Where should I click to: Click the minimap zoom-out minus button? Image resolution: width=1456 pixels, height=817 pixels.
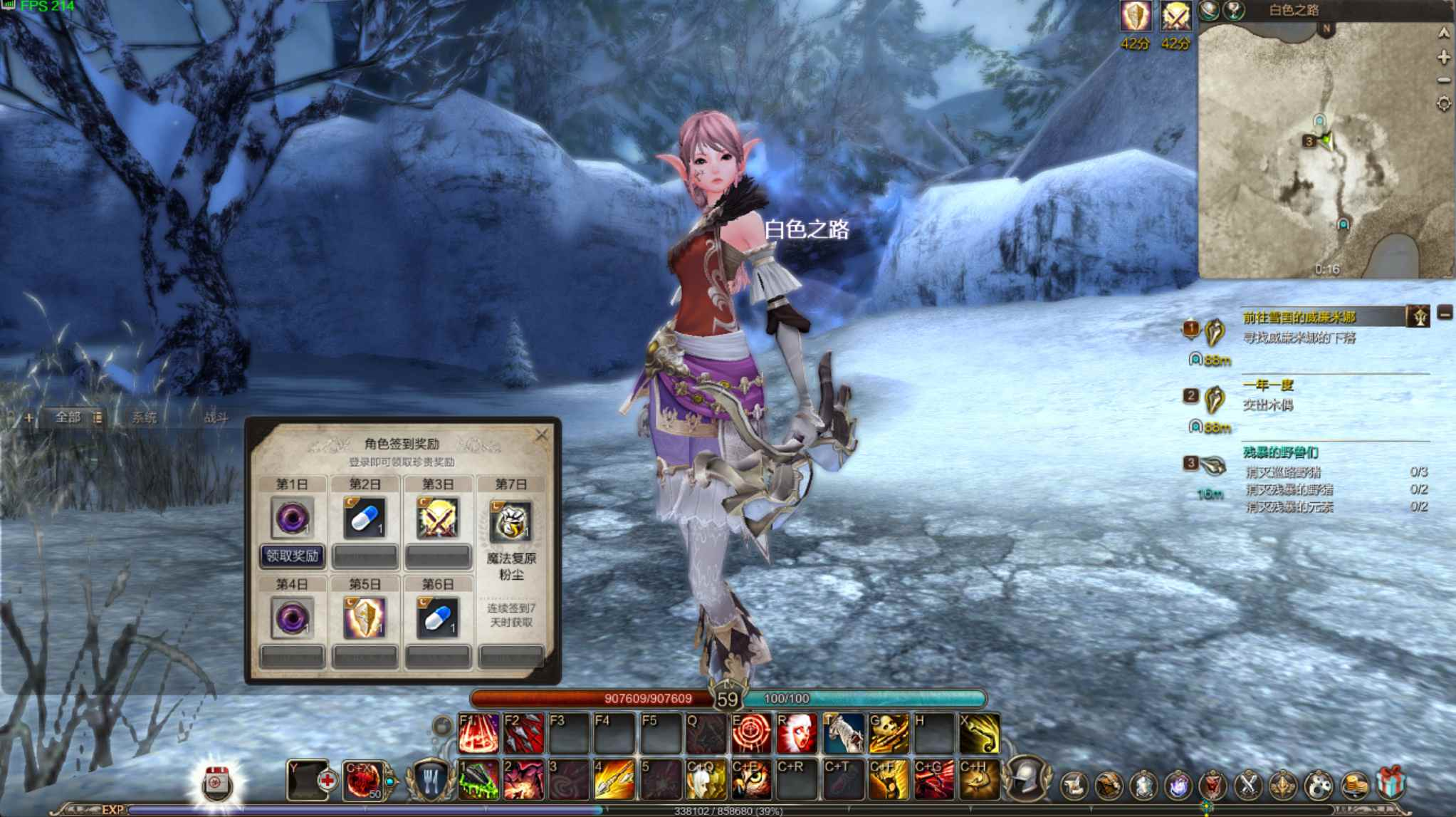coord(1443,79)
